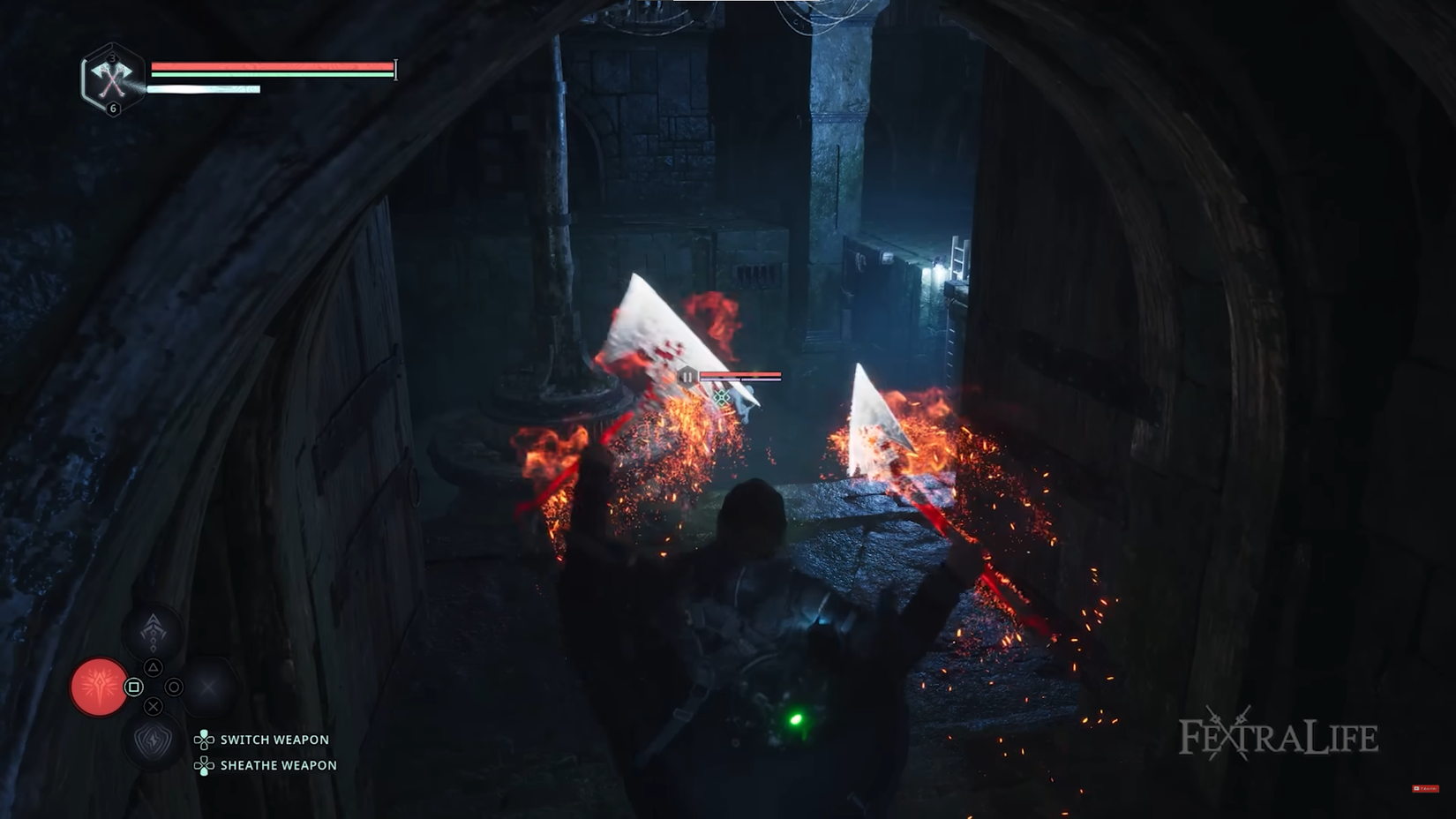Image resolution: width=1456 pixels, height=819 pixels.
Task: Select the ranged attack icon above the triangle button
Action: click(154, 632)
